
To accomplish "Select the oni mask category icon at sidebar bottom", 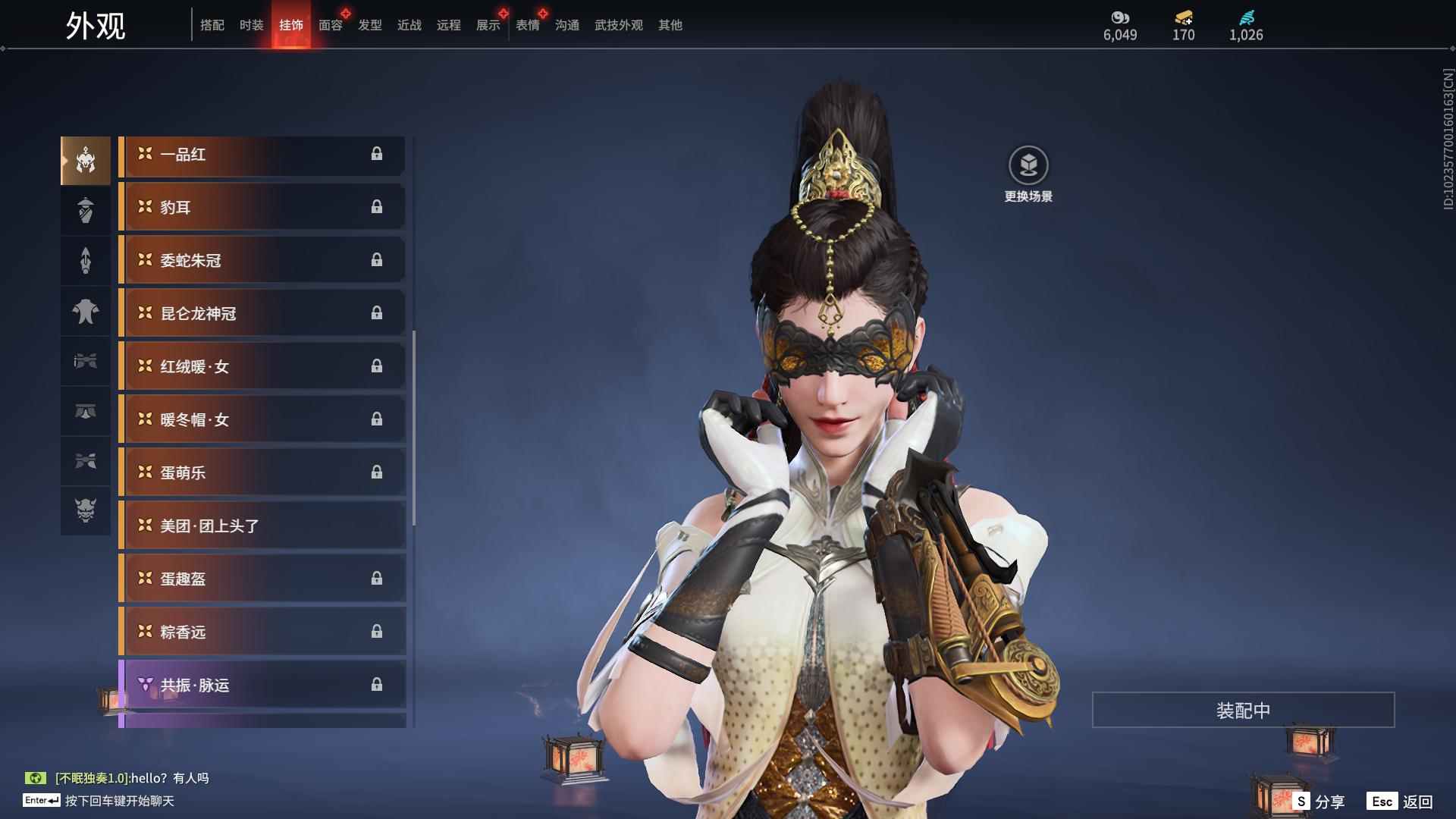I will point(86,512).
